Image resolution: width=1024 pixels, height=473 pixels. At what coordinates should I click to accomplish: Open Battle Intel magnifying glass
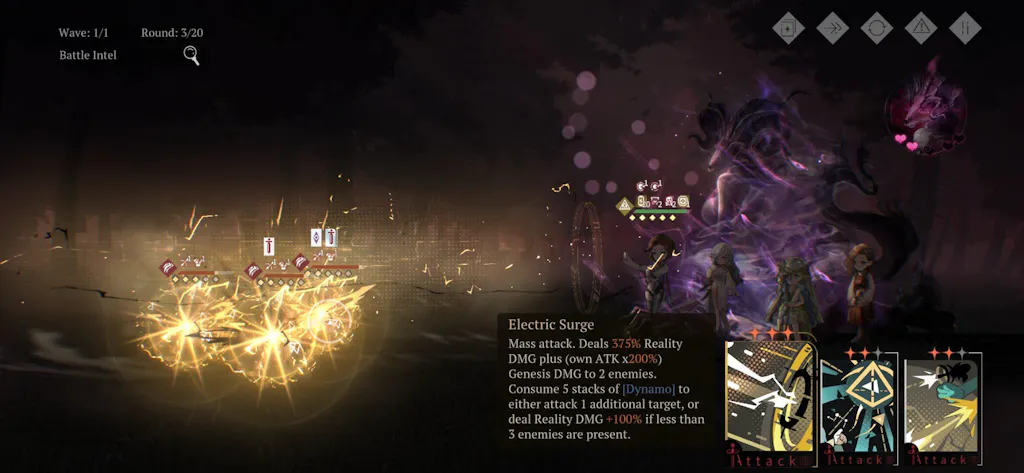click(x=191, y=56)
